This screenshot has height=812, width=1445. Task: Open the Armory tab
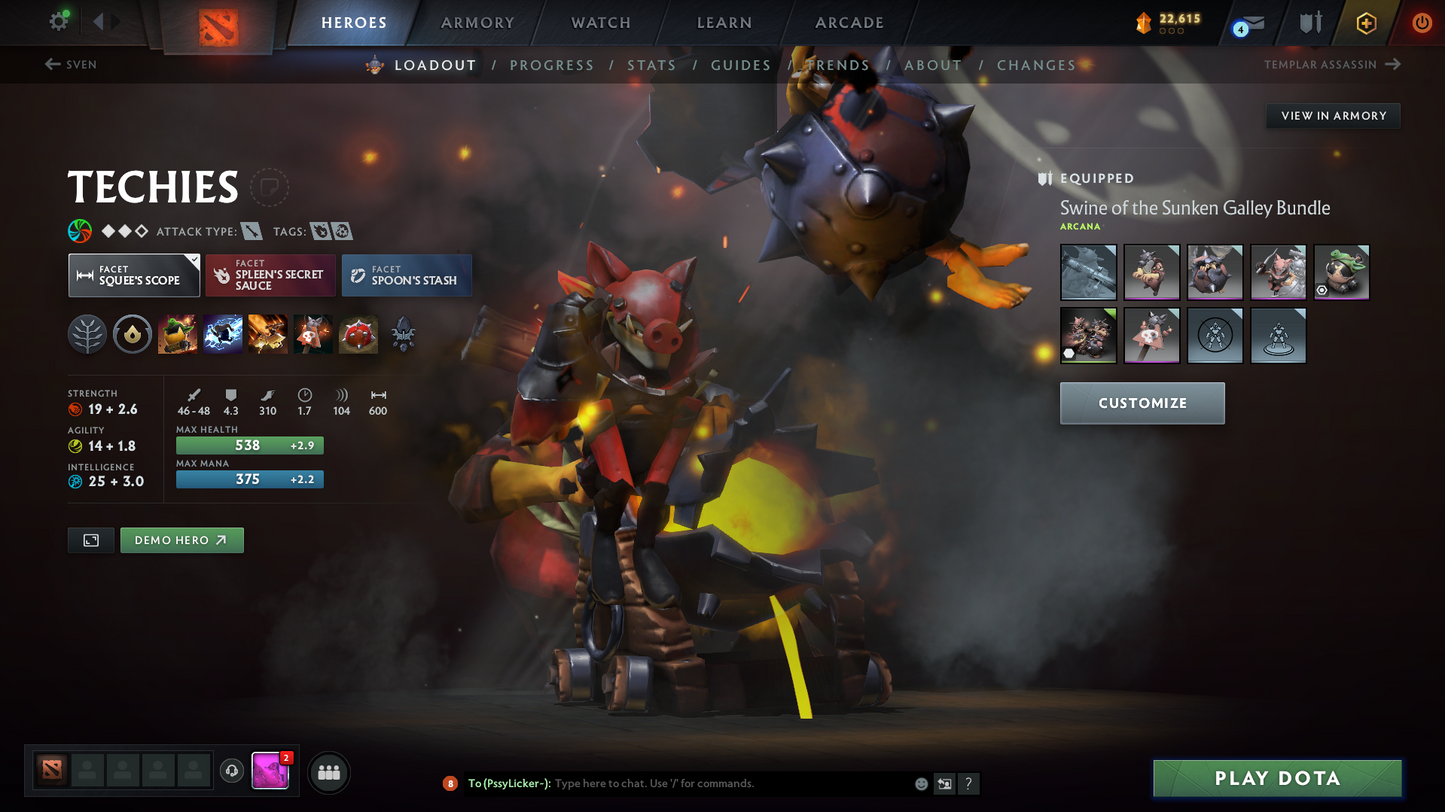(x=477, y=22)
